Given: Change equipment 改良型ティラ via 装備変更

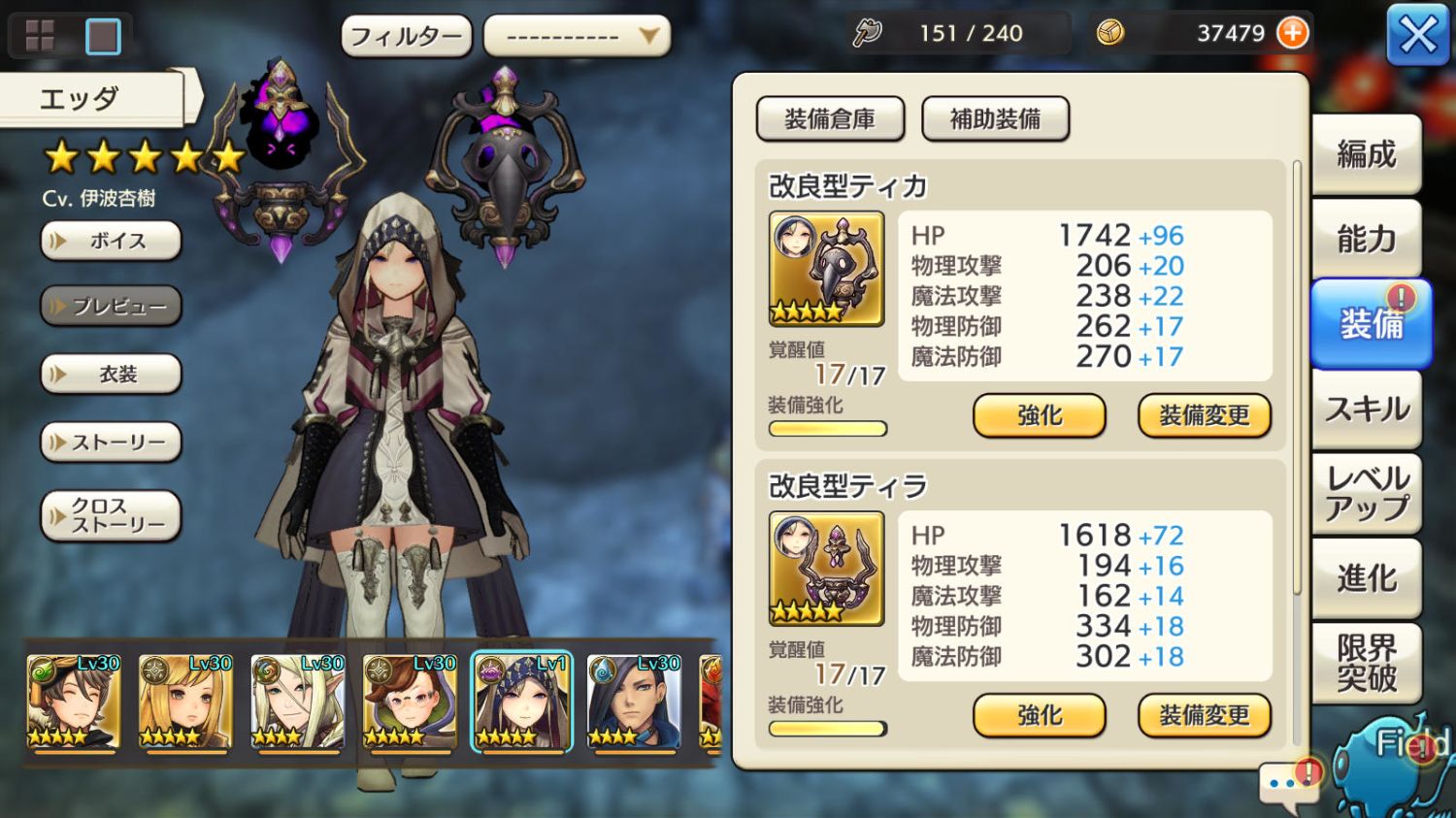Looking at the screenshot, I should 1204,716.
